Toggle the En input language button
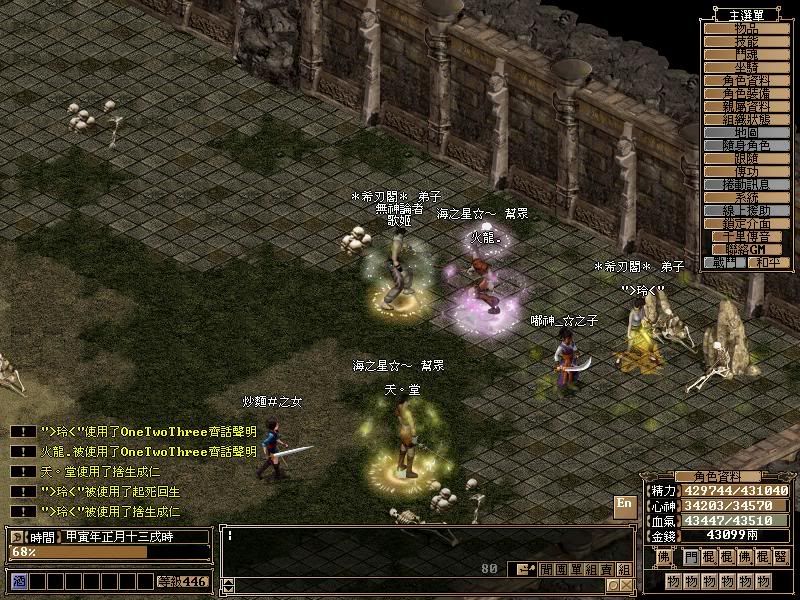The image size is (800, 600). (623, 504)
